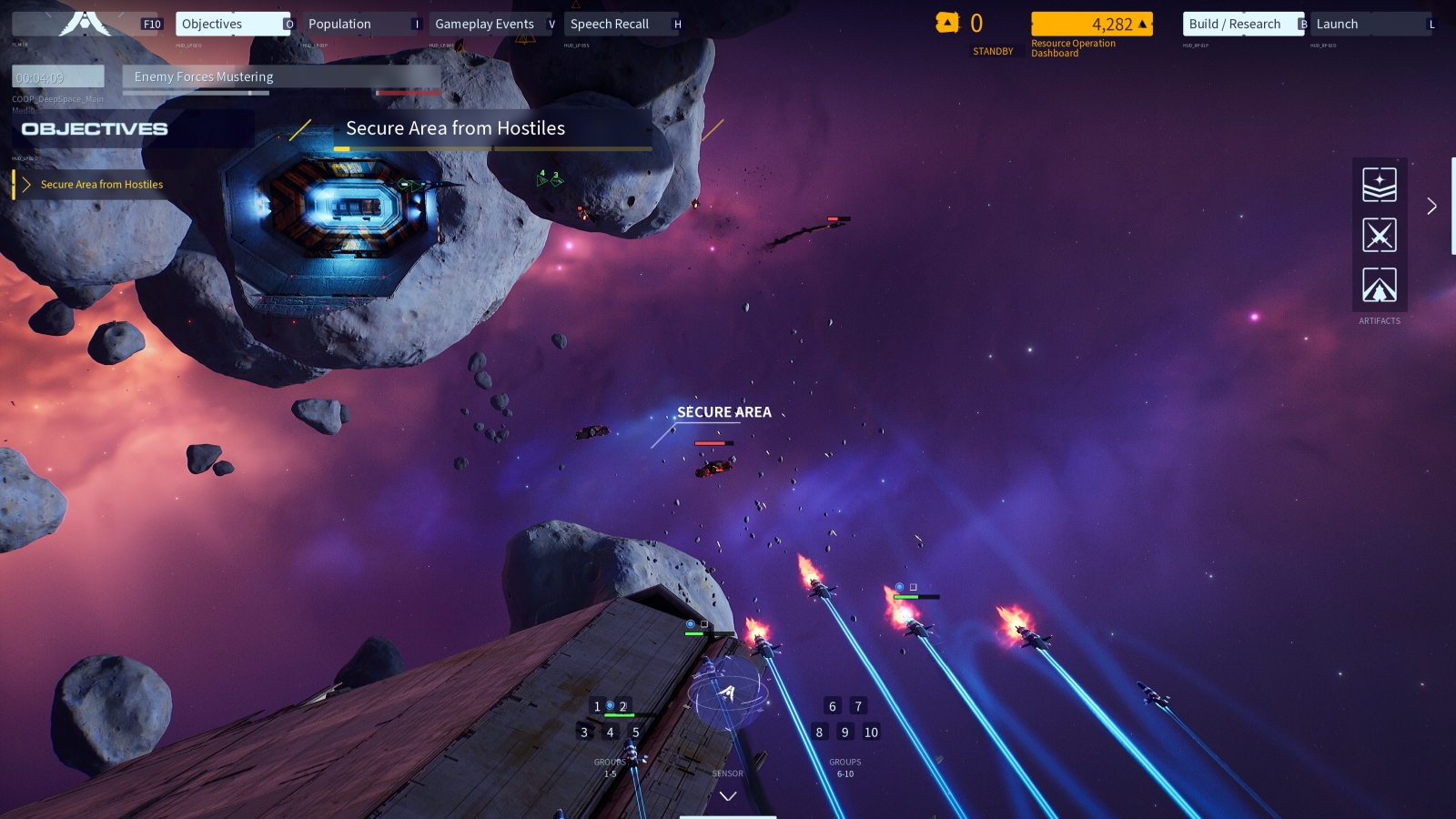
Task: Select control group 5
Action: [635, 733]
